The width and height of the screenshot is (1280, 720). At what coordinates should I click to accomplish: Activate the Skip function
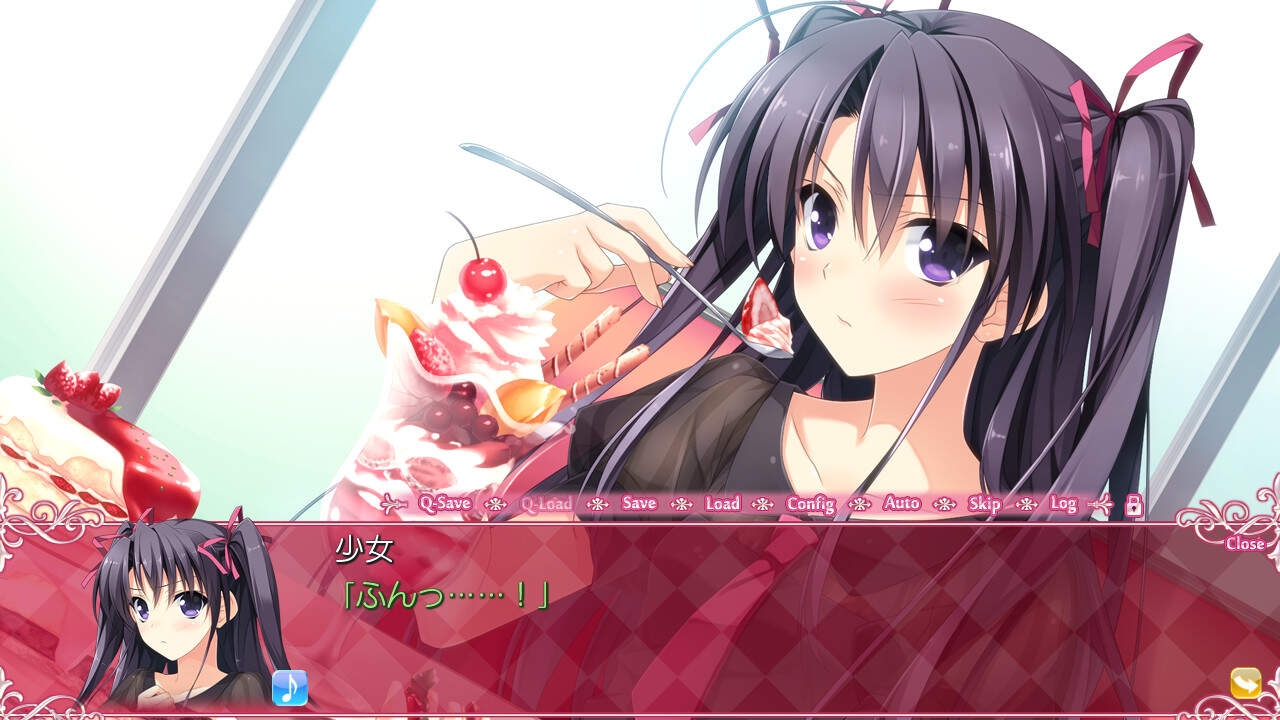985,503
